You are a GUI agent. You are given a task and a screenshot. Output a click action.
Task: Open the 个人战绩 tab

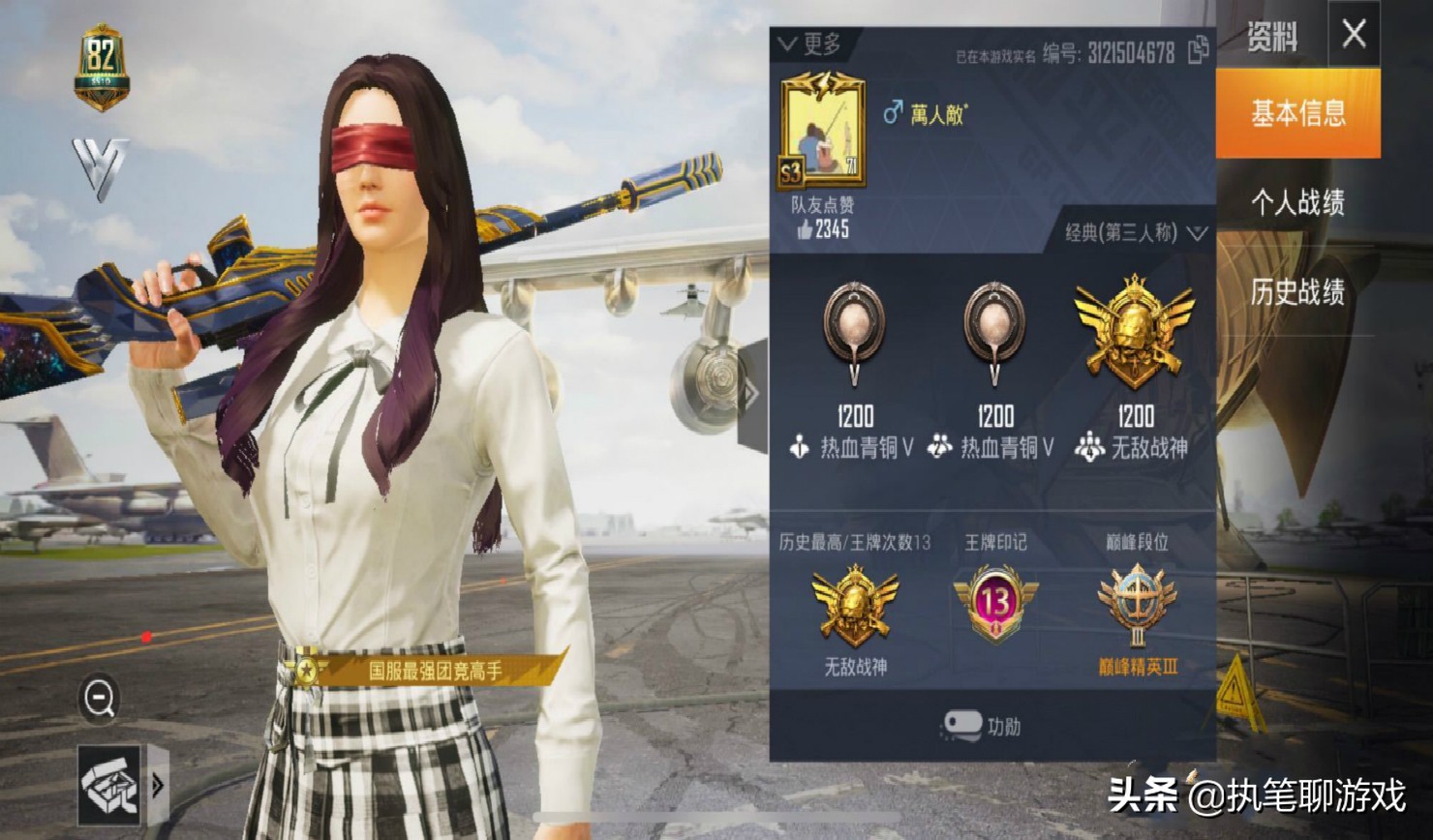tap(1297, 202)
